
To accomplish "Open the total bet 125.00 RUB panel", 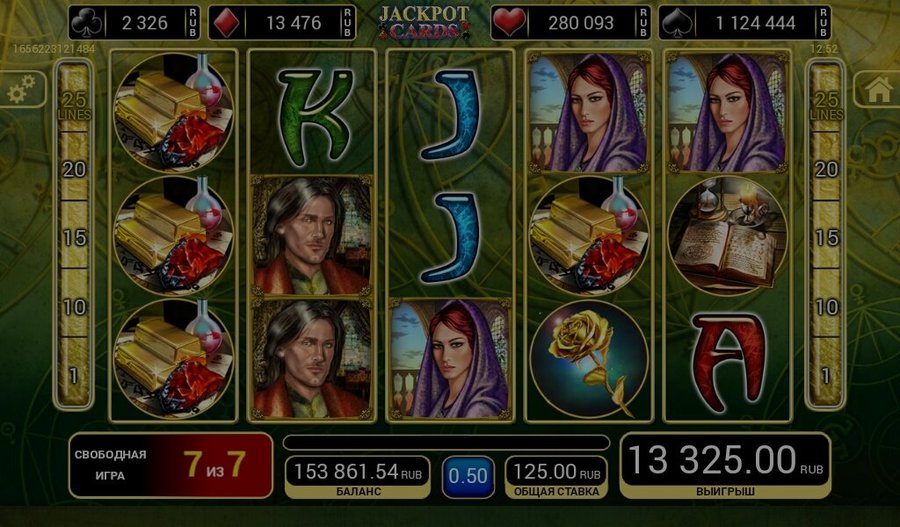I will pyautogui.click(x=555, y=476).
